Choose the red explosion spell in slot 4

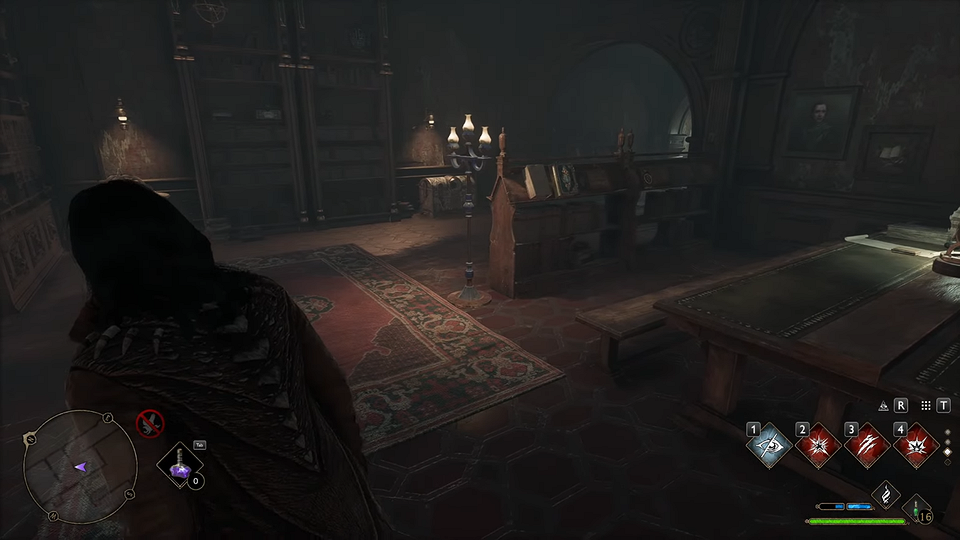[914, 445]
